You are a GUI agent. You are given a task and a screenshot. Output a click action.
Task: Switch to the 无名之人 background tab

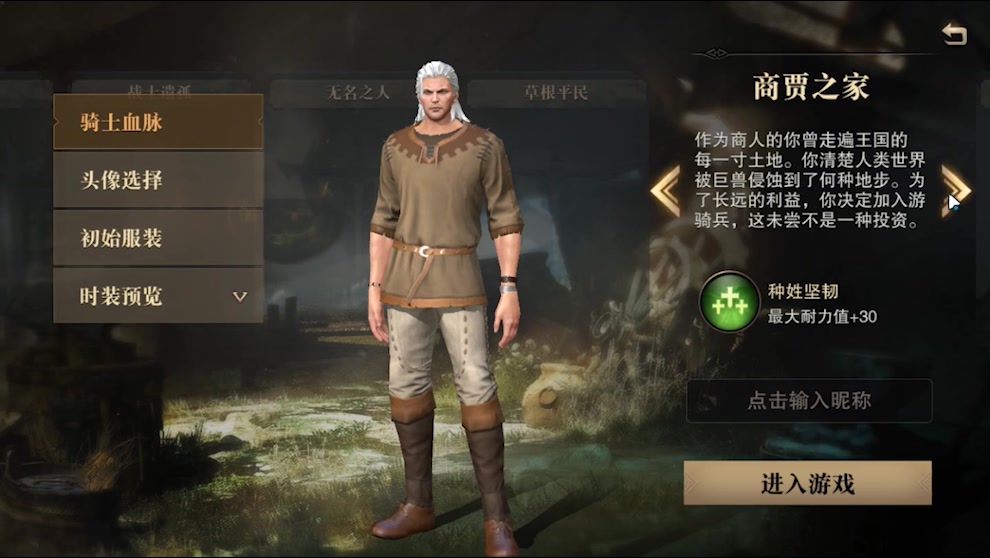pyautogui.click(x=358, y=93)
